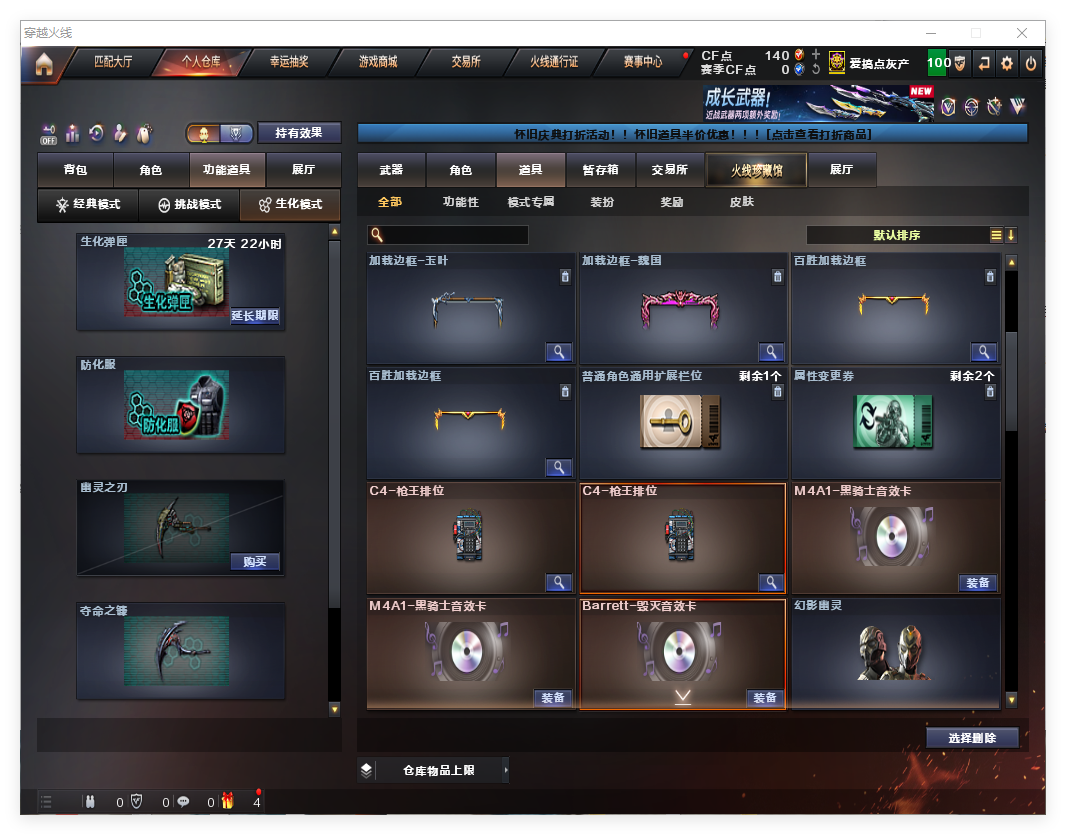Open the 火线通行证 battle pass
This screenshot has width=1066, height=835.
(x=554, y=62)
